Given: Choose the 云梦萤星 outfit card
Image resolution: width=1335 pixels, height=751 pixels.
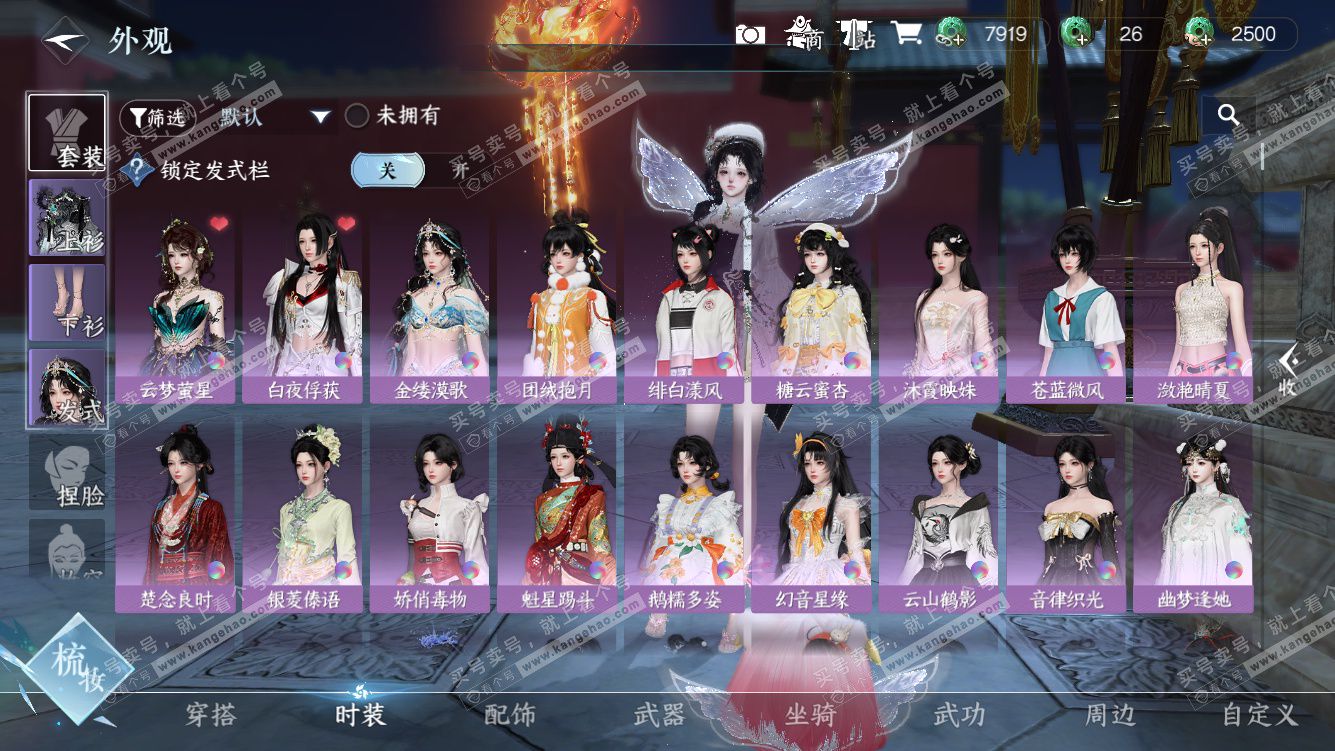Looking at the screenshot, I should point(175,305).
